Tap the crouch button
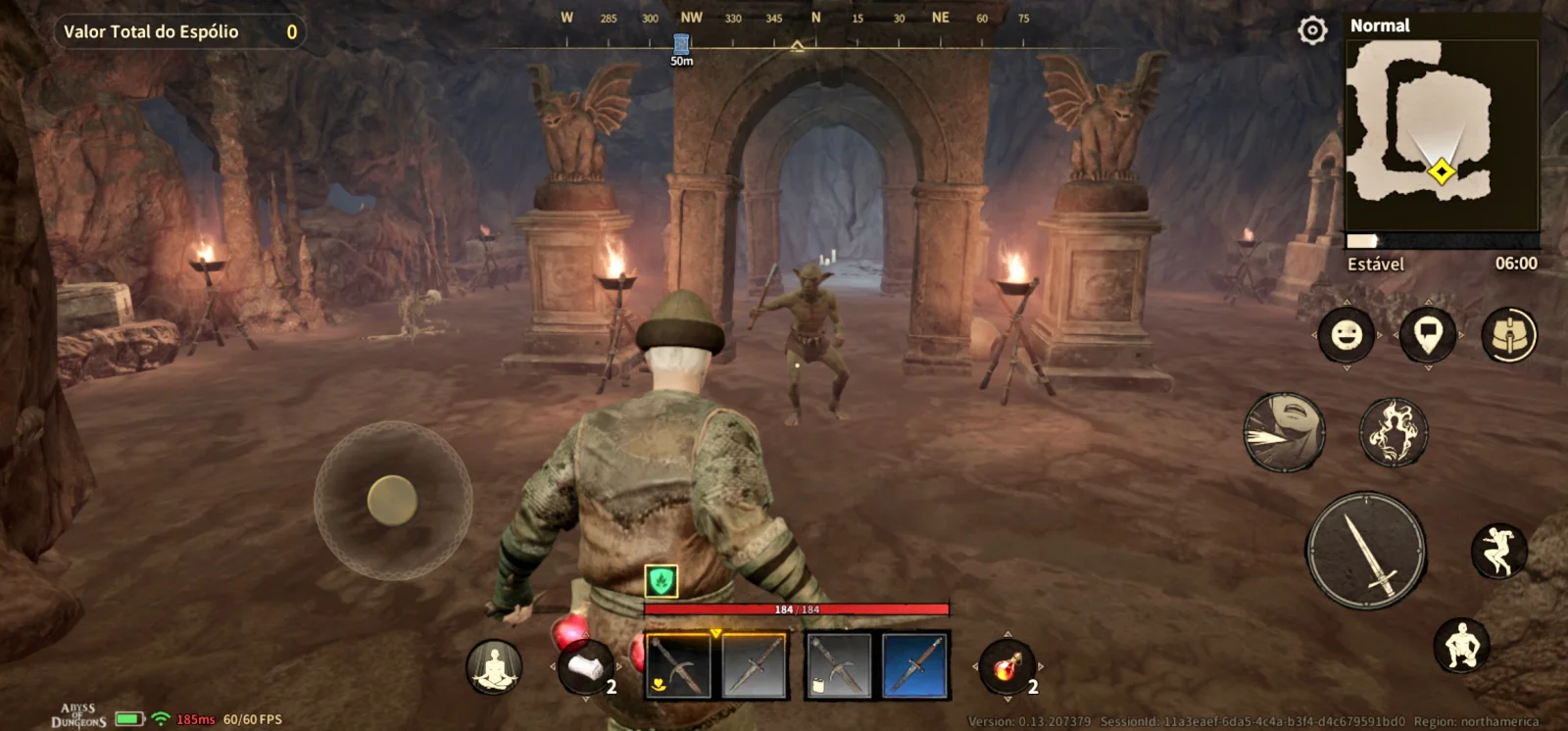This screenshot has height=731, width=1568. [x=1461, y=646]
